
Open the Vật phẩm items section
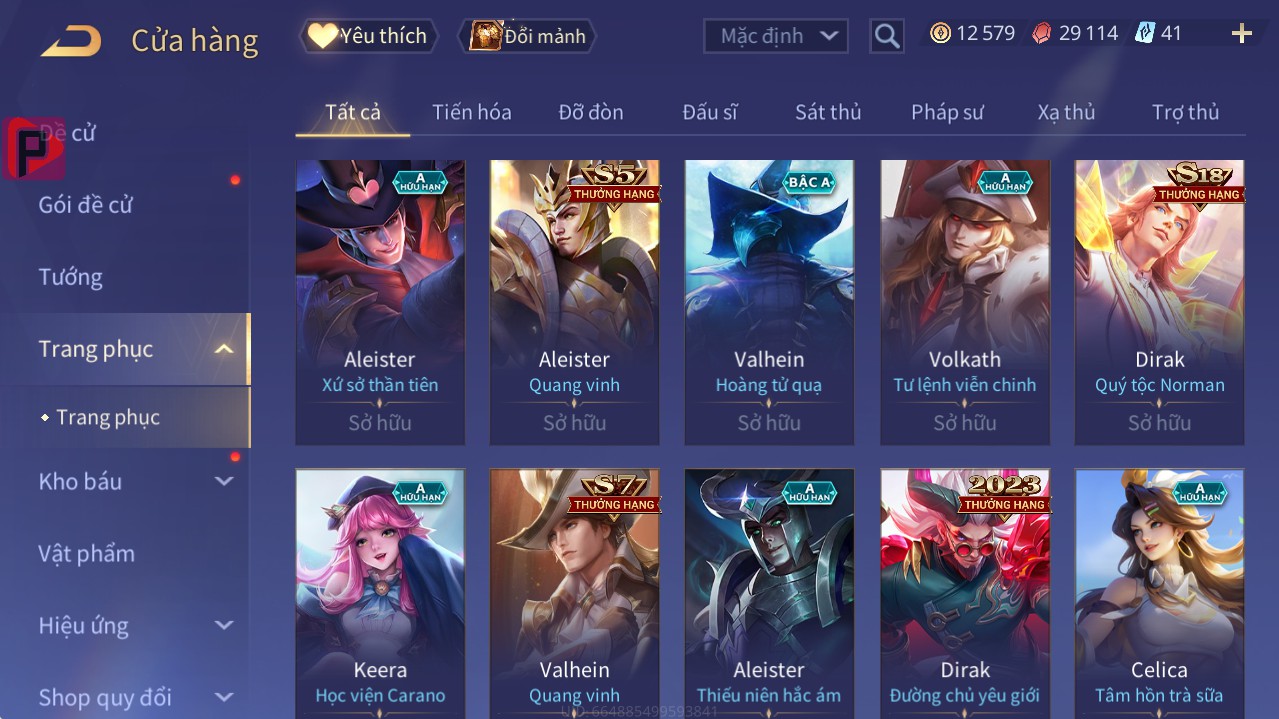tap(87, 553)
